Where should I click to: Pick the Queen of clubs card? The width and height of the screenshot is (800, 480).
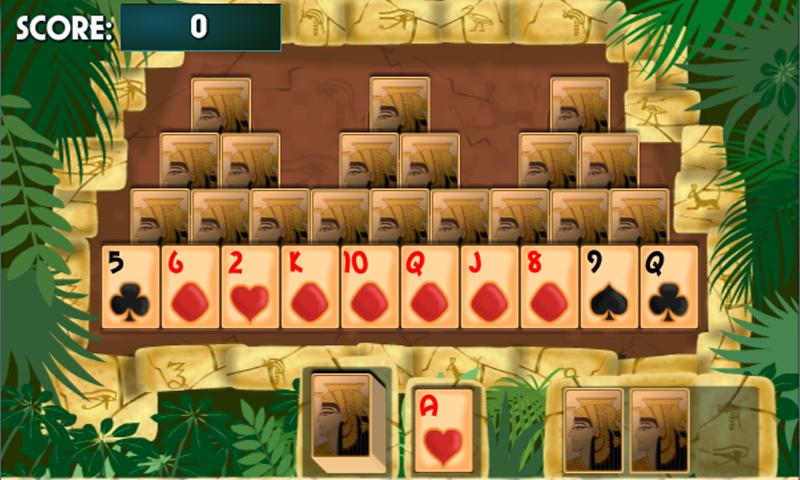point(669,288)
